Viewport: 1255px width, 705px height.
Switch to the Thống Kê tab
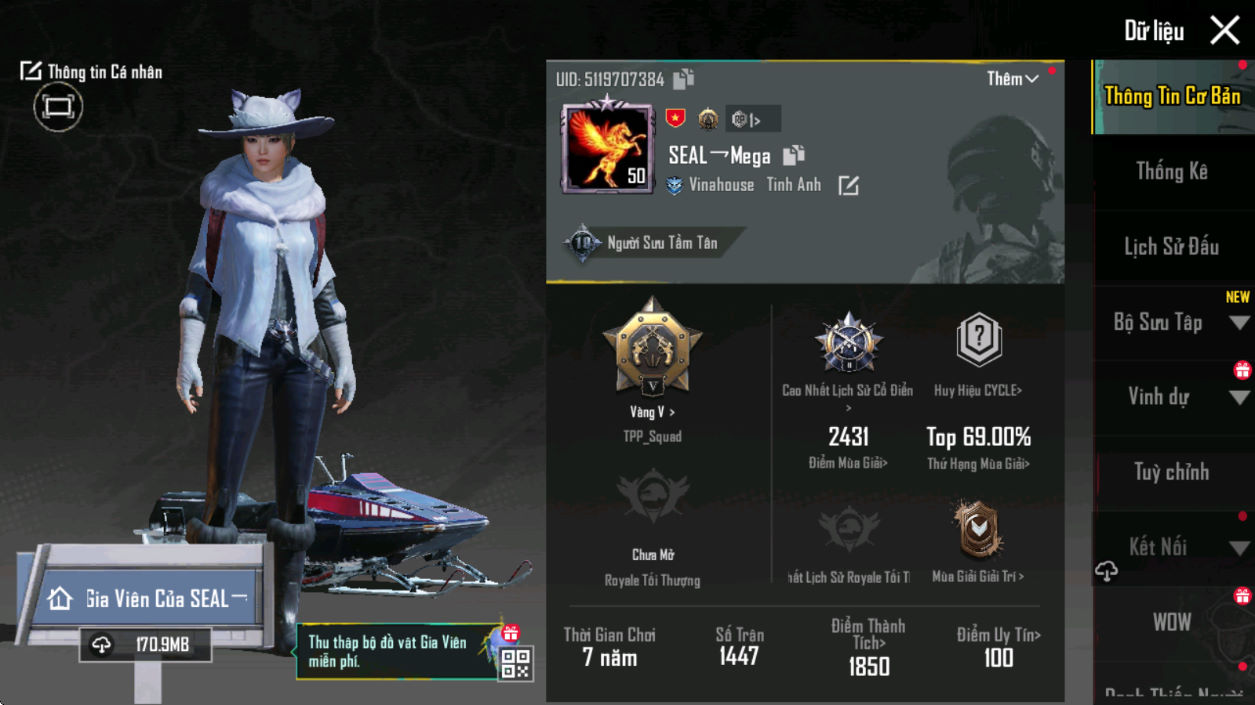(1171, 171)
